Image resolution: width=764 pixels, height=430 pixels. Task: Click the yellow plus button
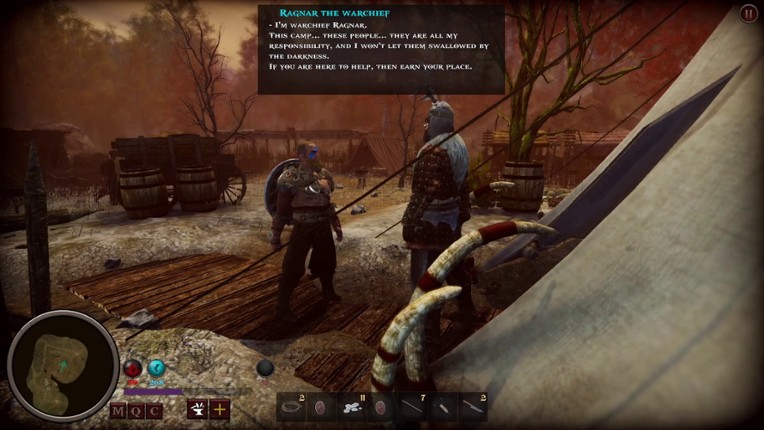tap(219, 409)
